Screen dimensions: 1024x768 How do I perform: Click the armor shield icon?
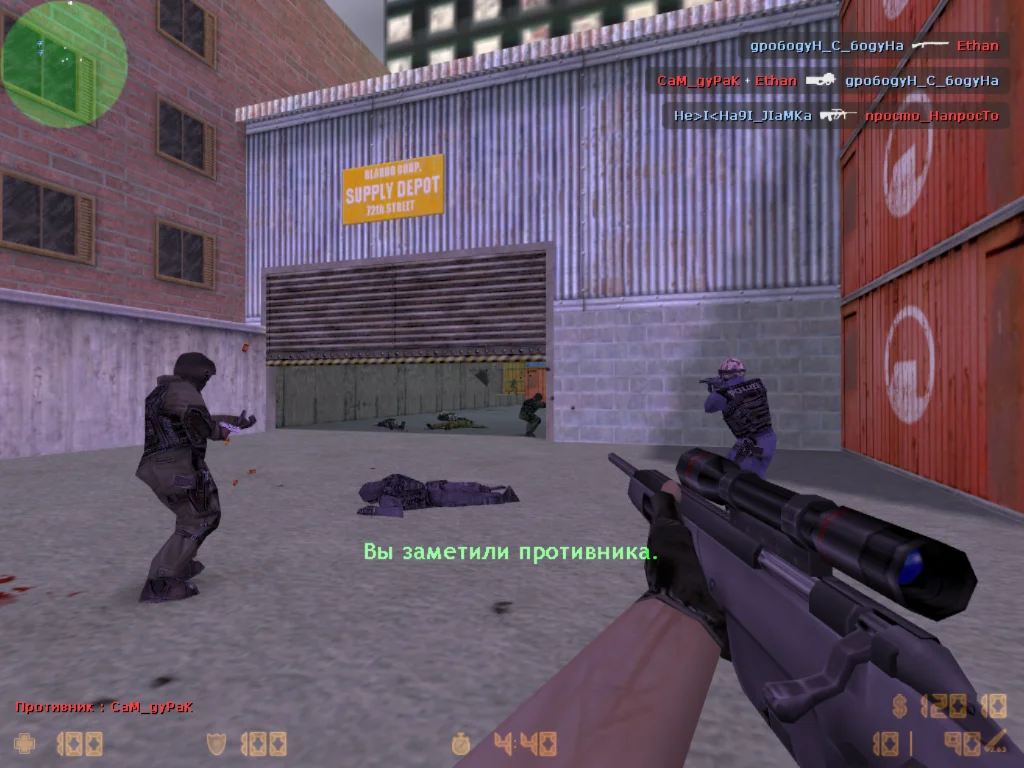(x=215, y=743)
